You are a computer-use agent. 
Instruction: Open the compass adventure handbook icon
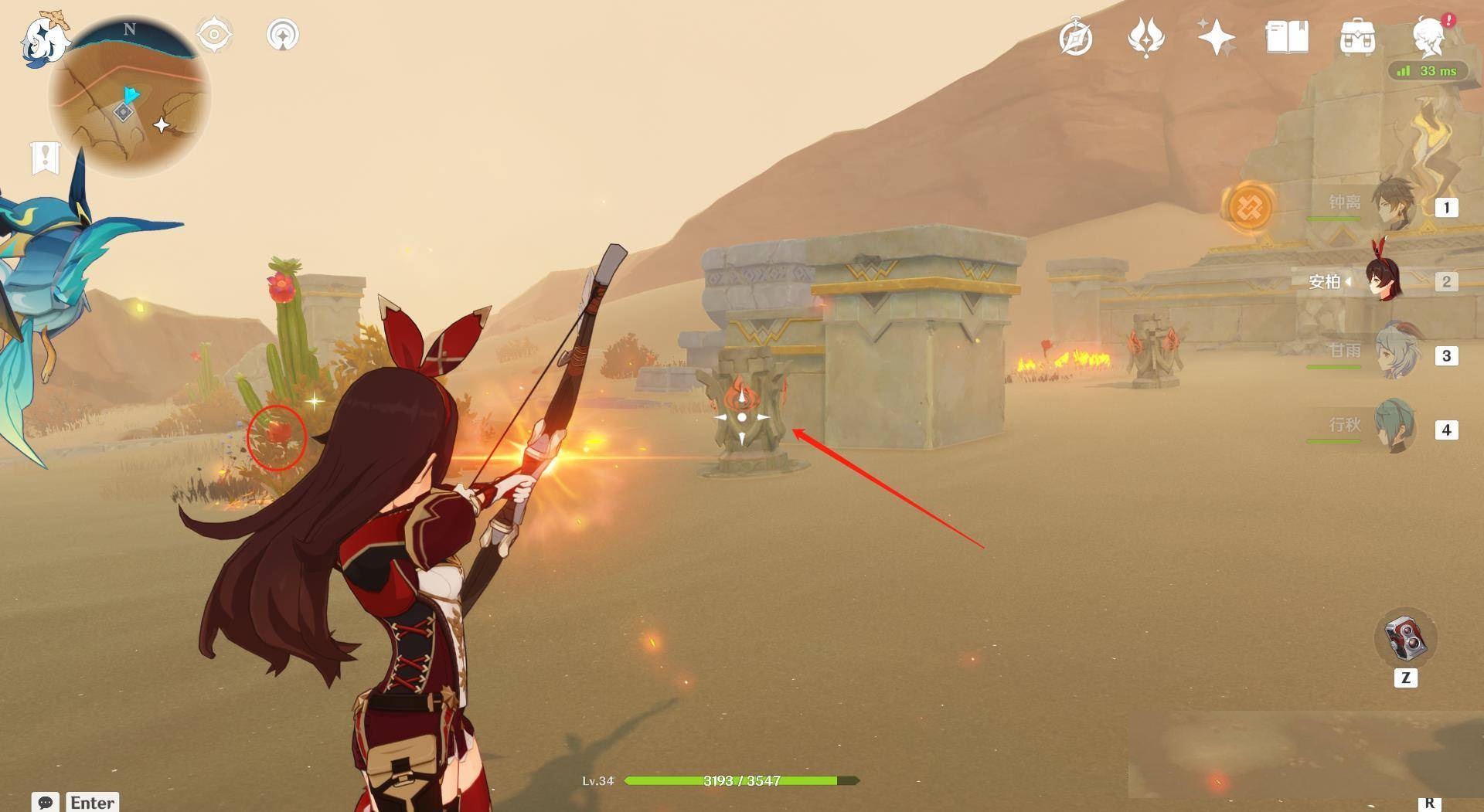[x=1076, y=37]
